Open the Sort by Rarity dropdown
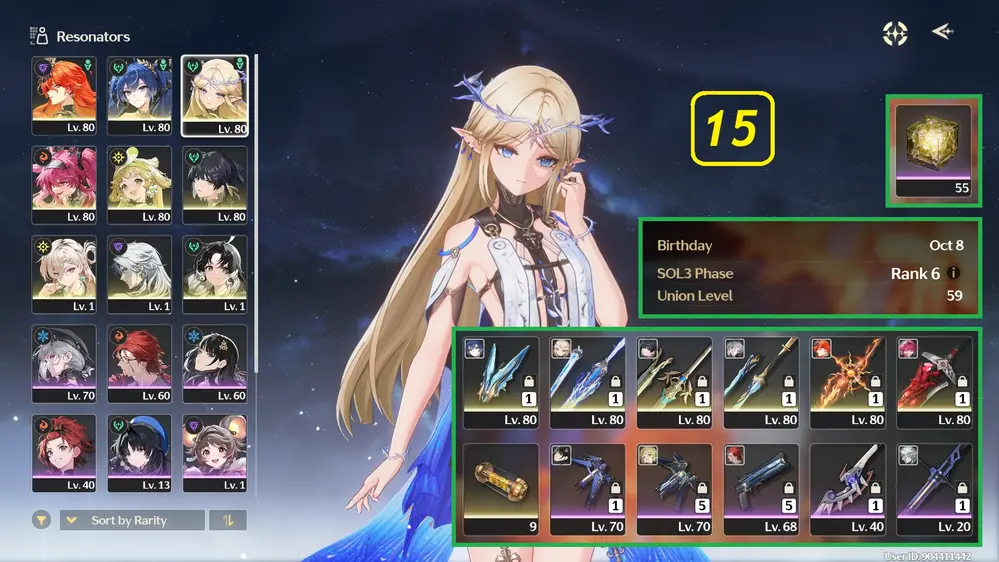 [132, 520]
